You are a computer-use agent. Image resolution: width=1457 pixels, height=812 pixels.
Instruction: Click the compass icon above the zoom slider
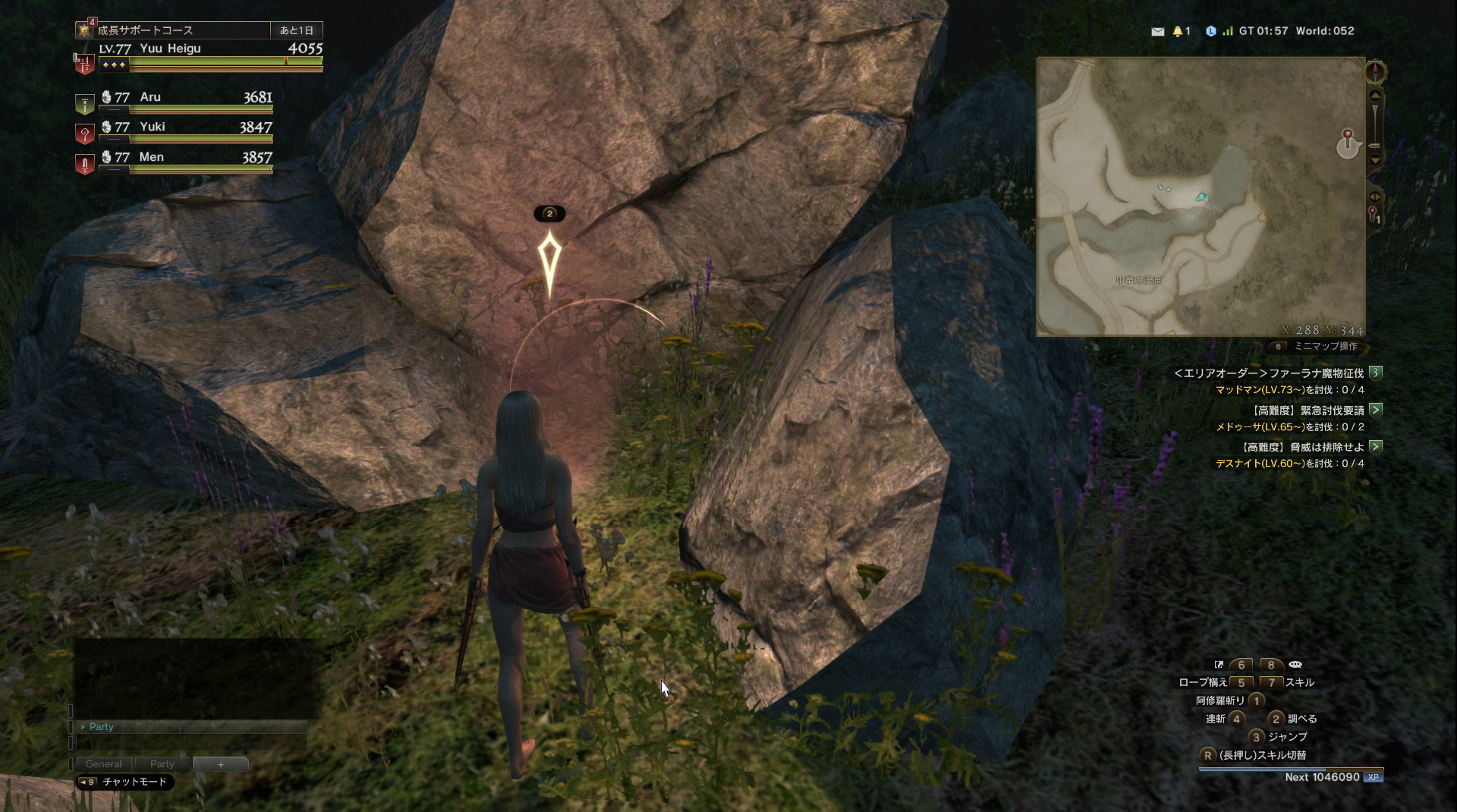click(1375, 72)
